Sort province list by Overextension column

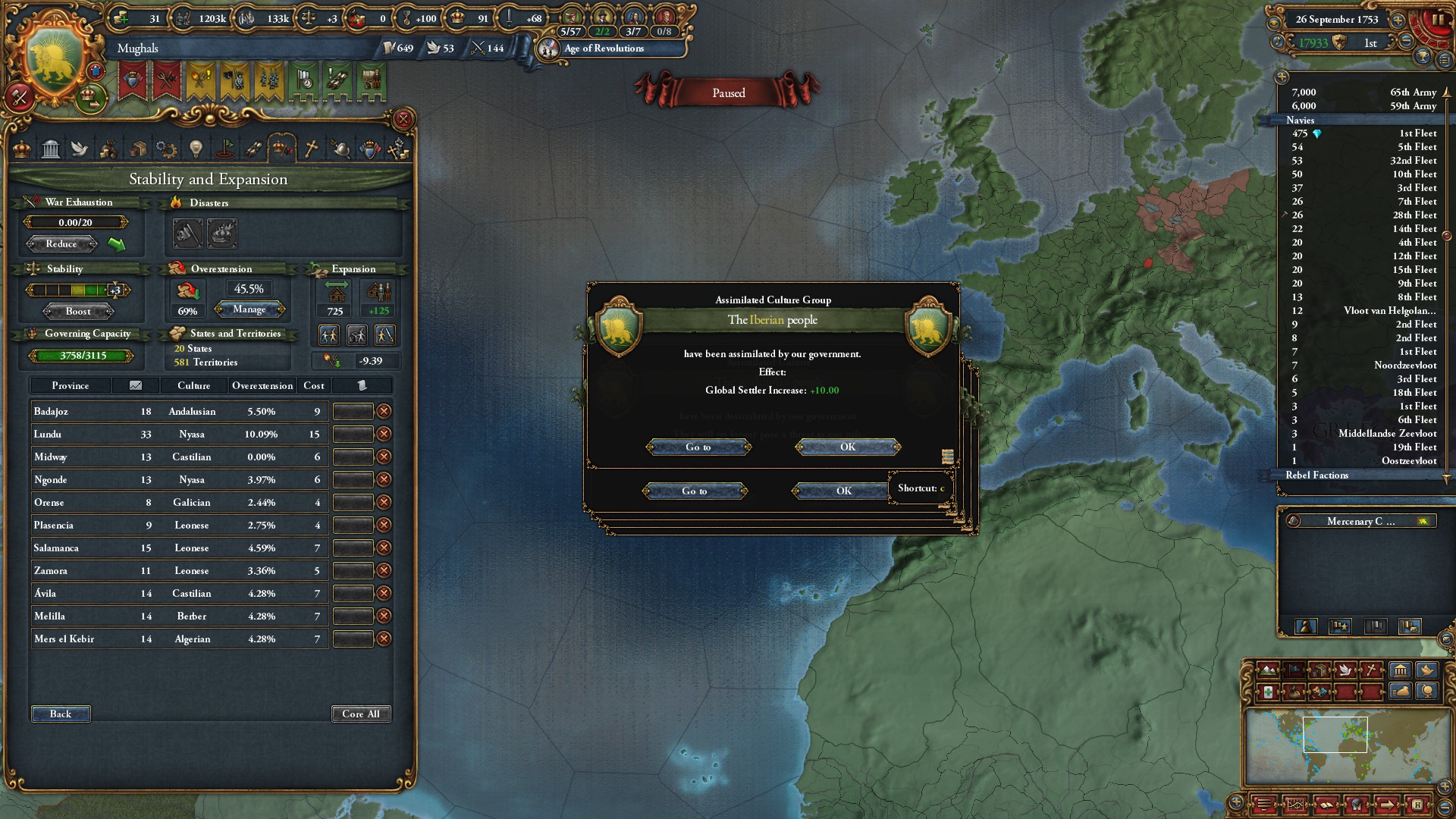click(x=262, y=386)
